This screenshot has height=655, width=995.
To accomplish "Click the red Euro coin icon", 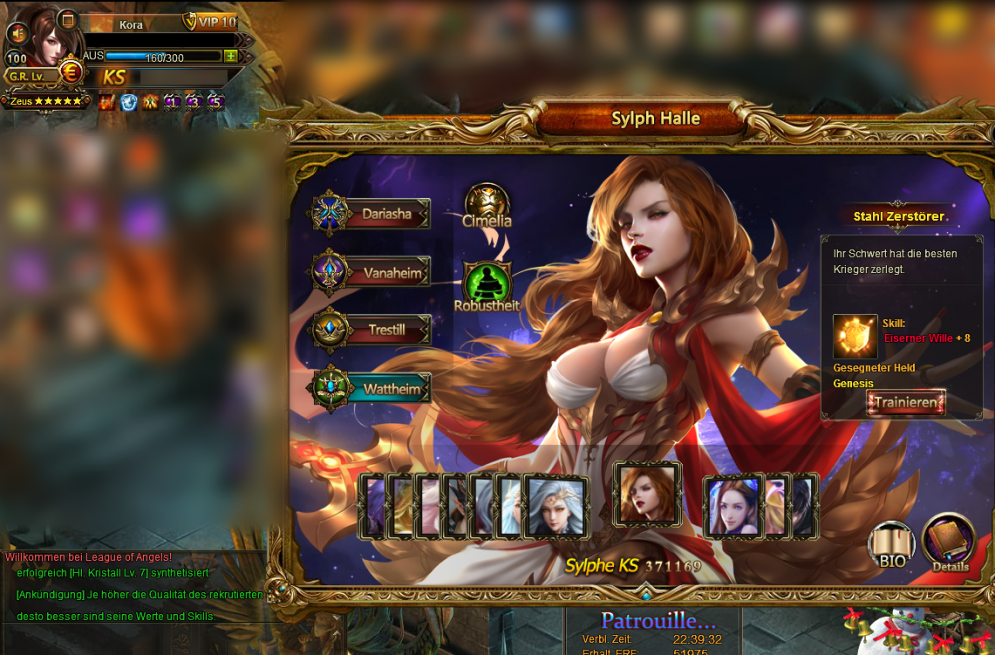I will 71,72.
